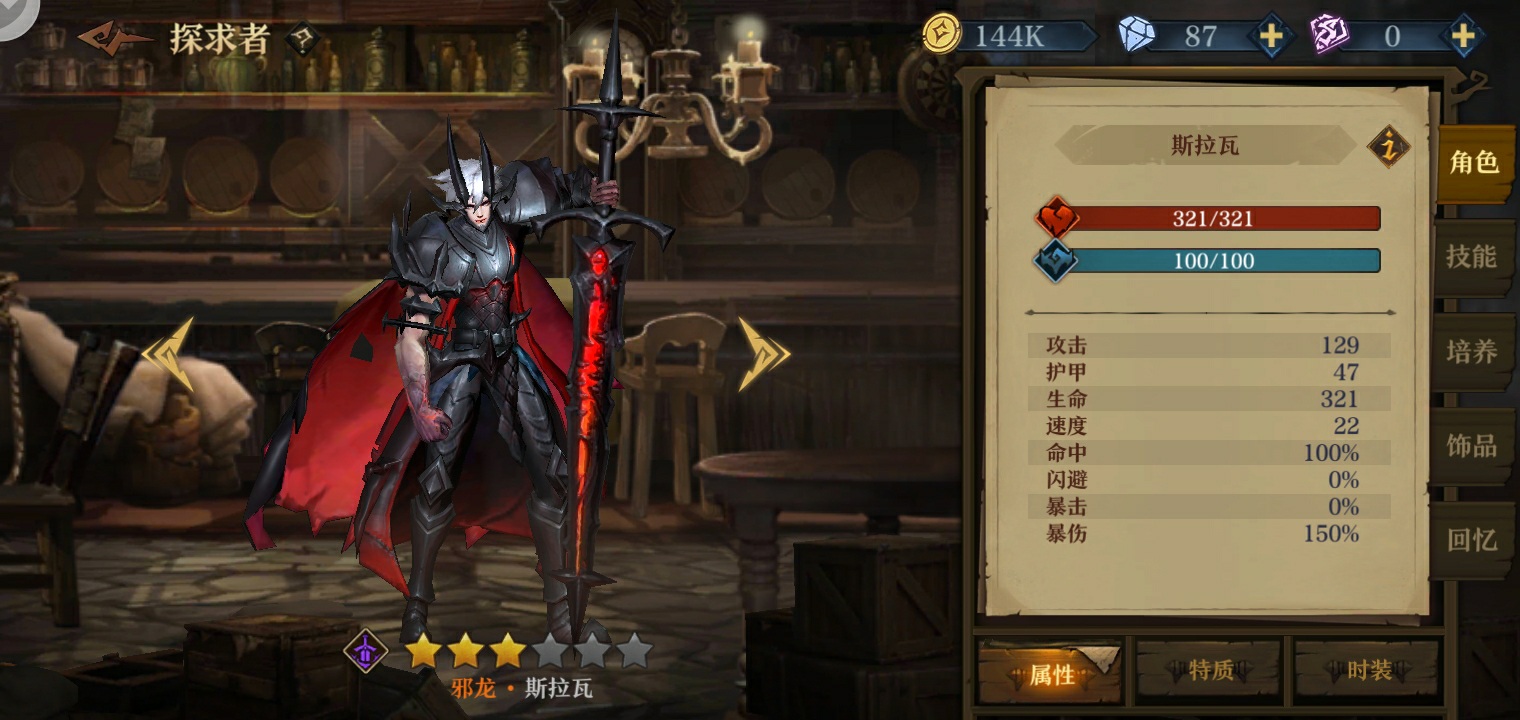Screen dimensions: 1520x720
Task: Go back using the top-left arrow
Action: [x=113, y=38]
